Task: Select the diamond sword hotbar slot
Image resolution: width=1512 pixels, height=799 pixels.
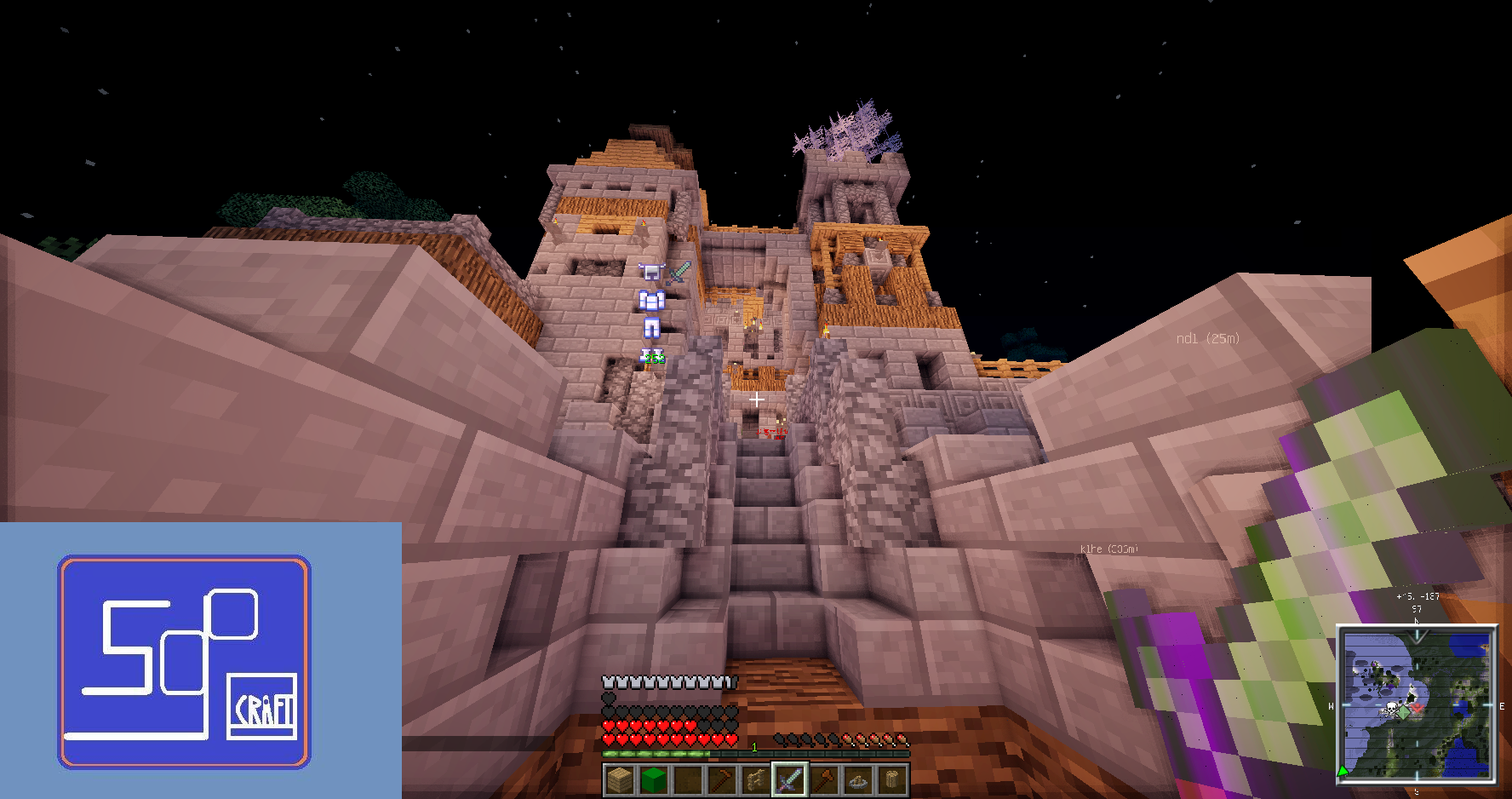Action: click(789, 779)
